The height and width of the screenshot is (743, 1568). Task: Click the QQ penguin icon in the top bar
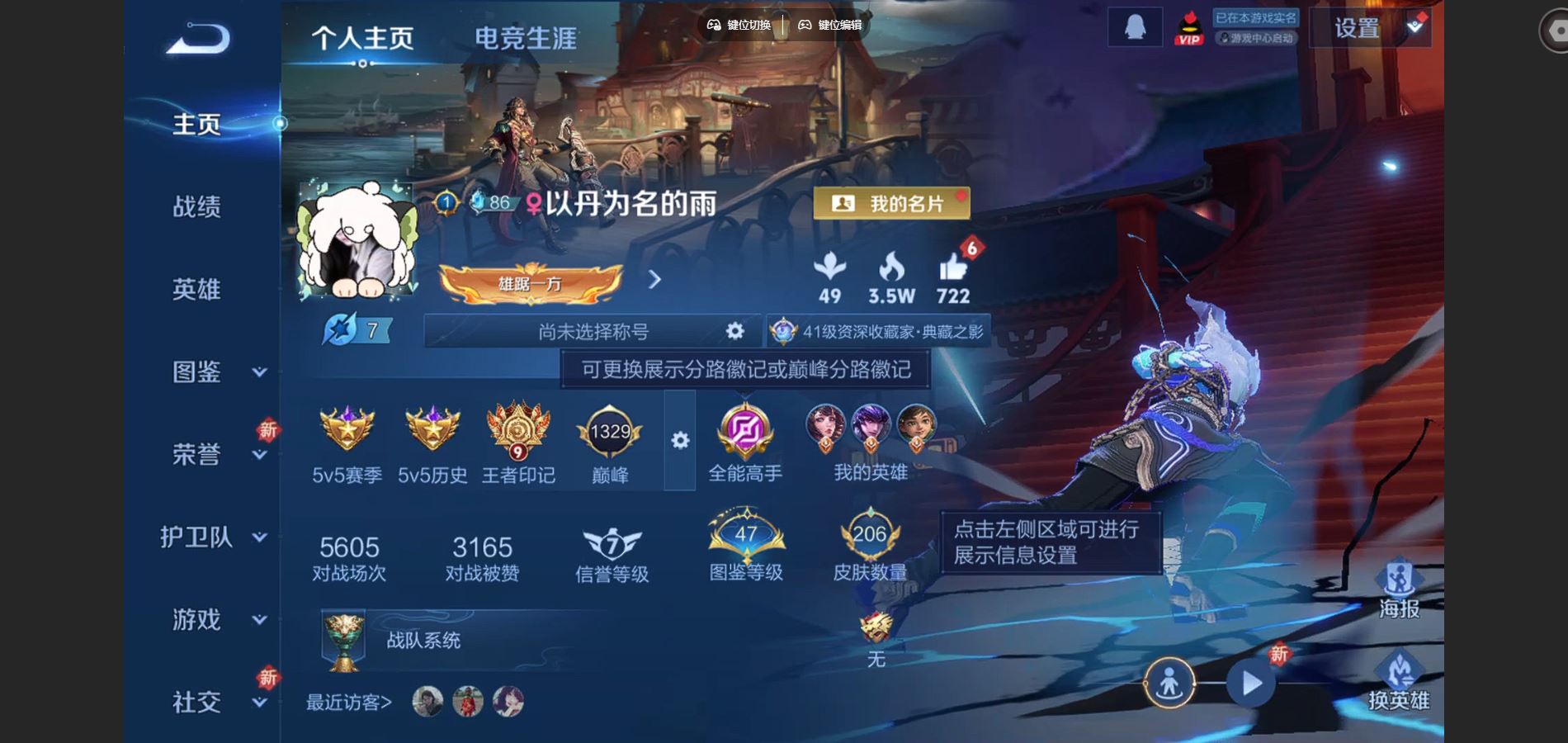point(1135,29)
